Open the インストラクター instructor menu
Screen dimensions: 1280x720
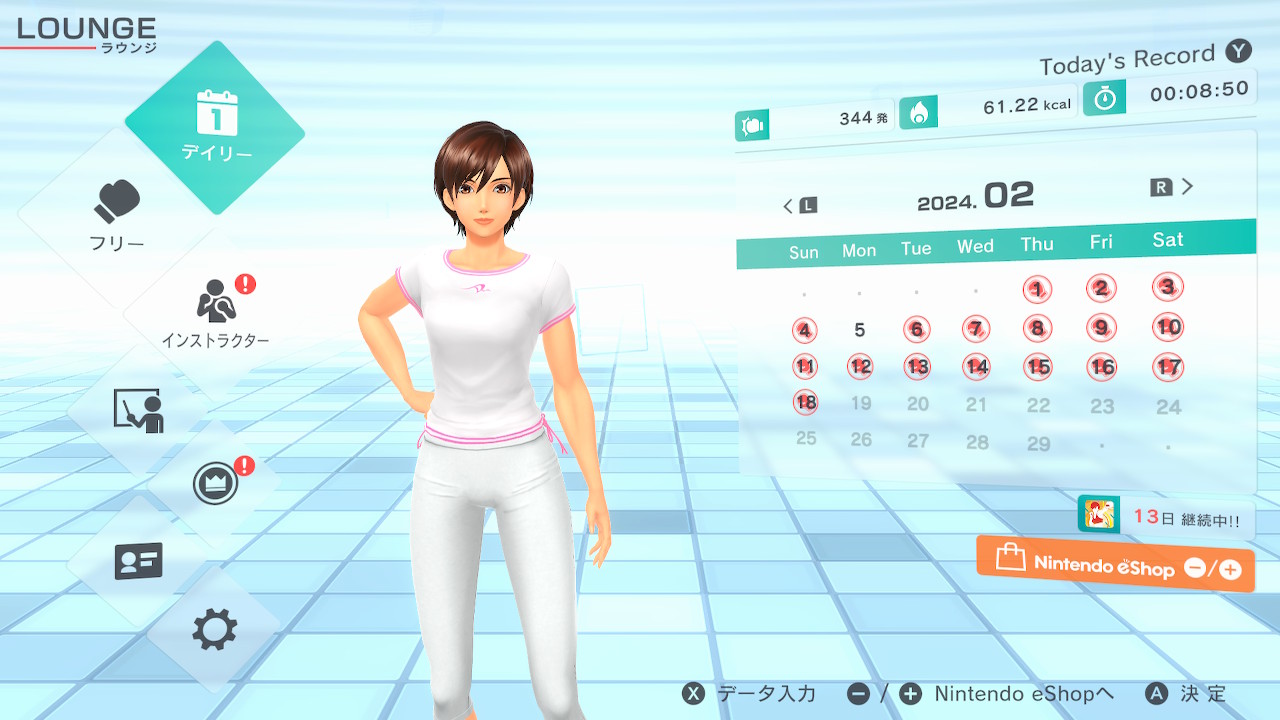coord(216,310)
